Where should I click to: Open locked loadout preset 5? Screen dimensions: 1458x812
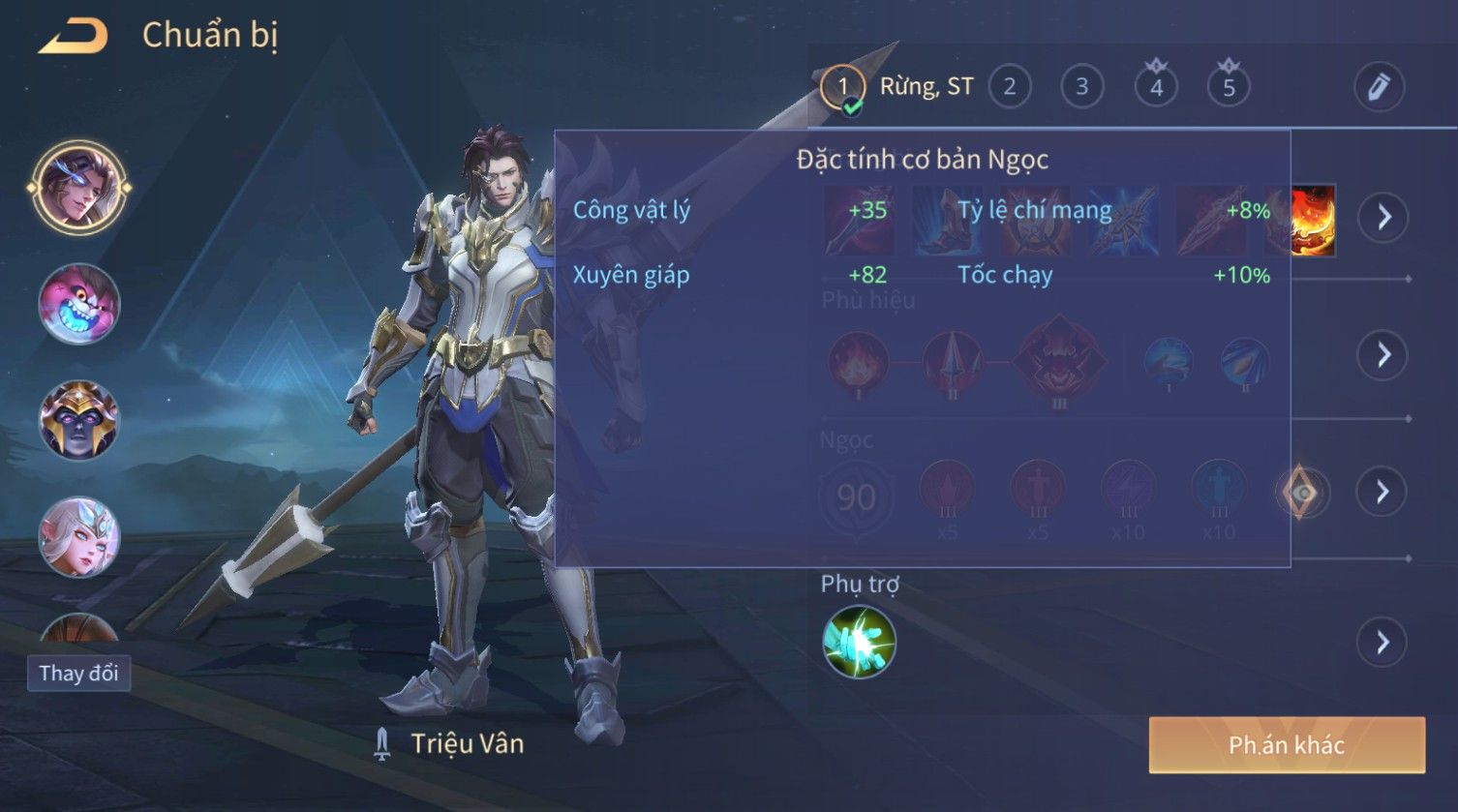(x=1229, y=87)
